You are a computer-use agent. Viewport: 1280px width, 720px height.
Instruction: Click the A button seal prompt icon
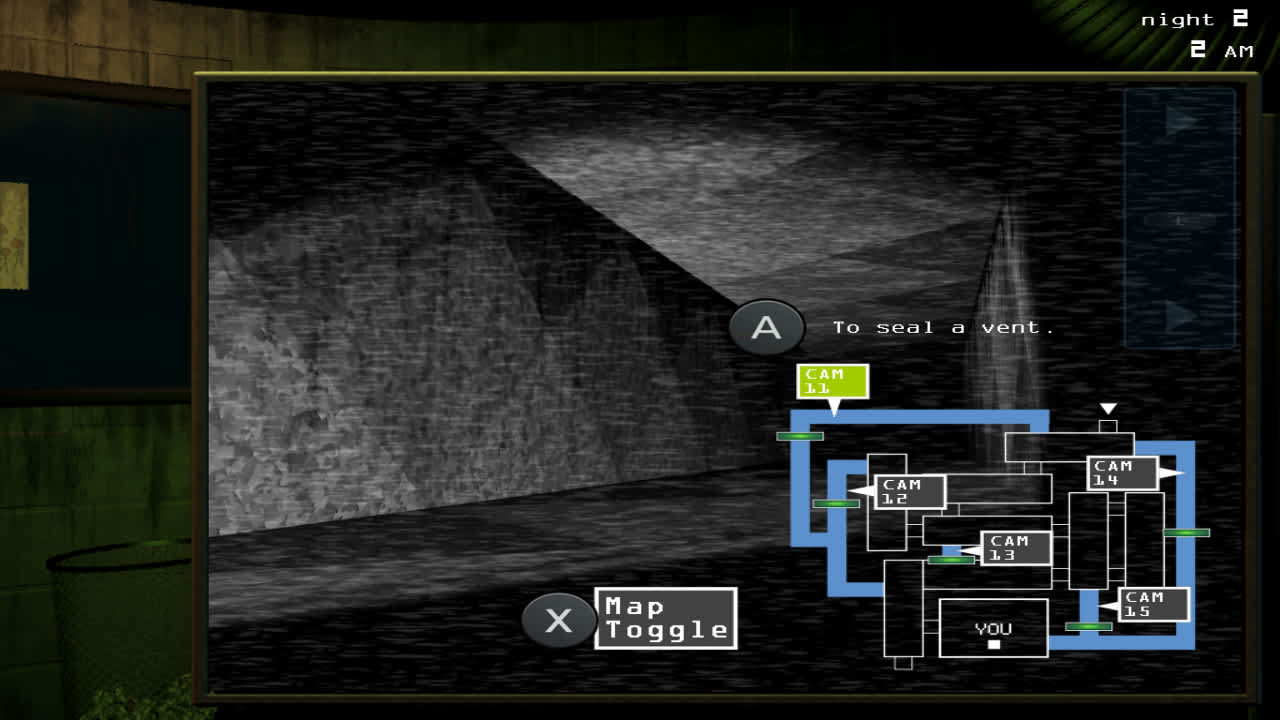(768, 327)
